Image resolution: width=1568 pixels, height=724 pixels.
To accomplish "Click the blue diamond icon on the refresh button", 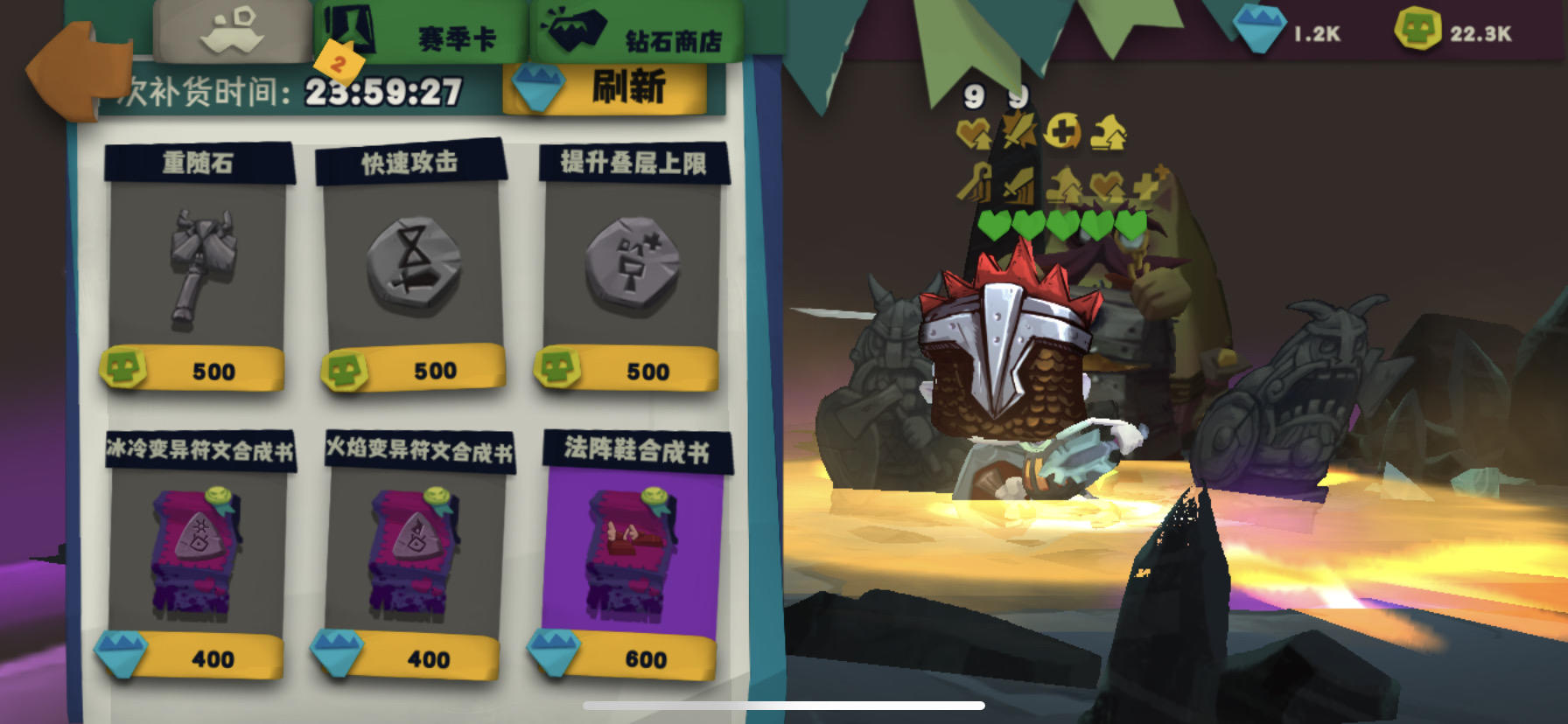I will [x=539, y=87].
